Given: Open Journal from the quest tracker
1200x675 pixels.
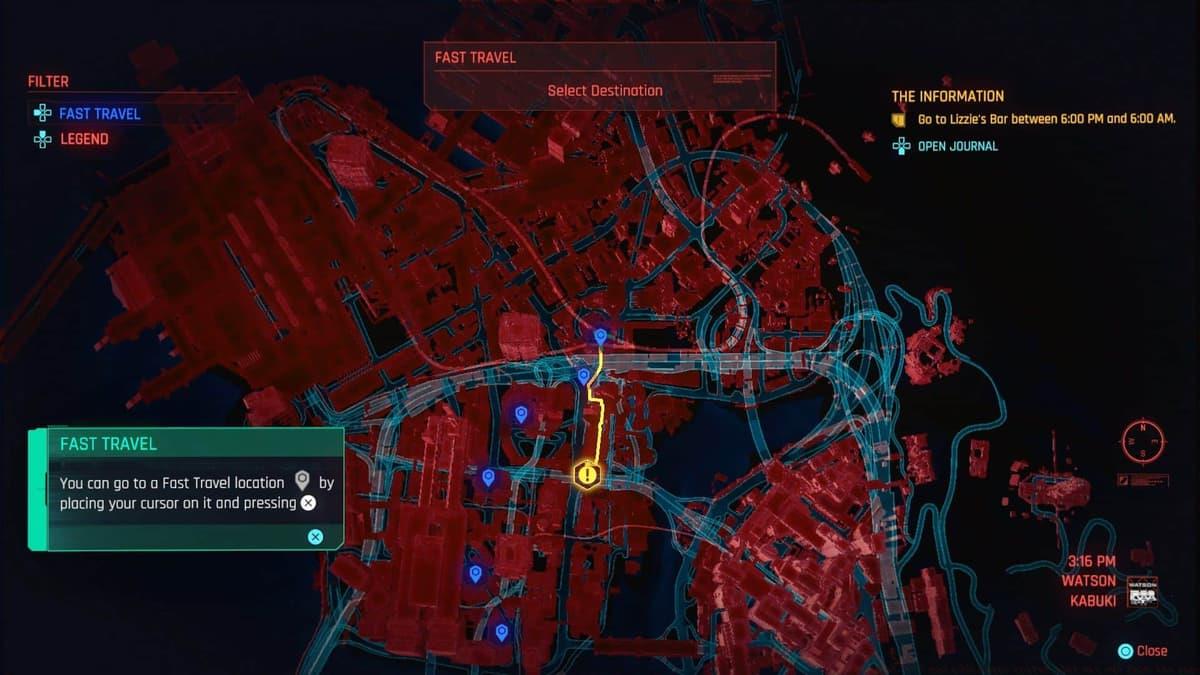Looking at the screenshot, I should (957, 146).
